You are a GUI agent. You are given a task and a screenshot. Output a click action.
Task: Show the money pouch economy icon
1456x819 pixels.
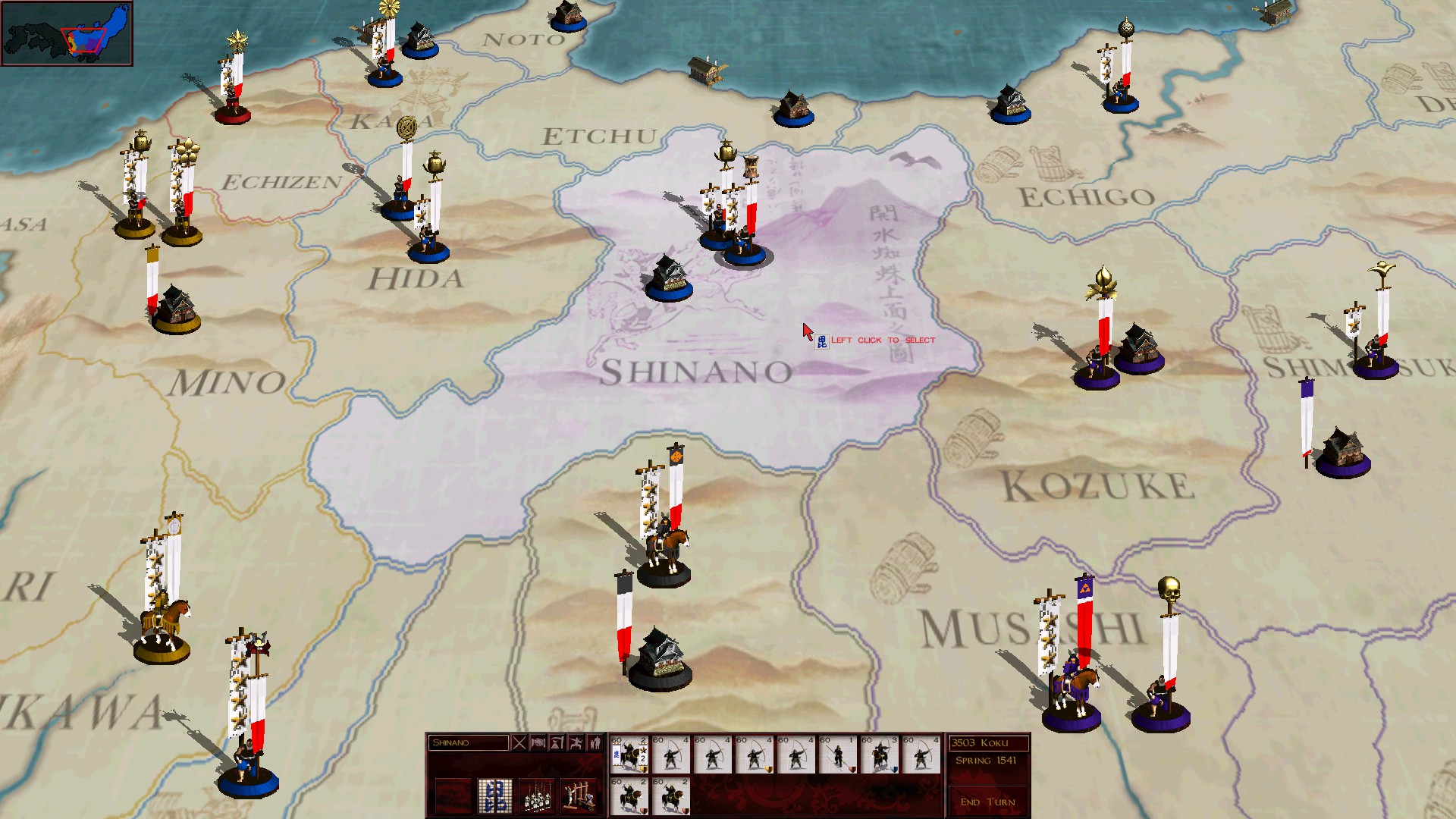[557, 743]
